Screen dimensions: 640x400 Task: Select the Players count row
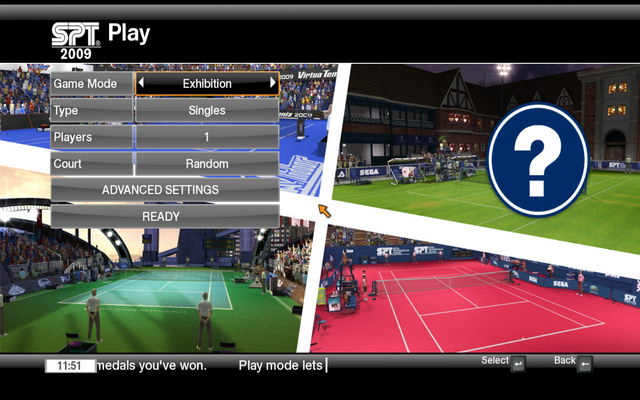pyautogui.click(x=207, y=137)
